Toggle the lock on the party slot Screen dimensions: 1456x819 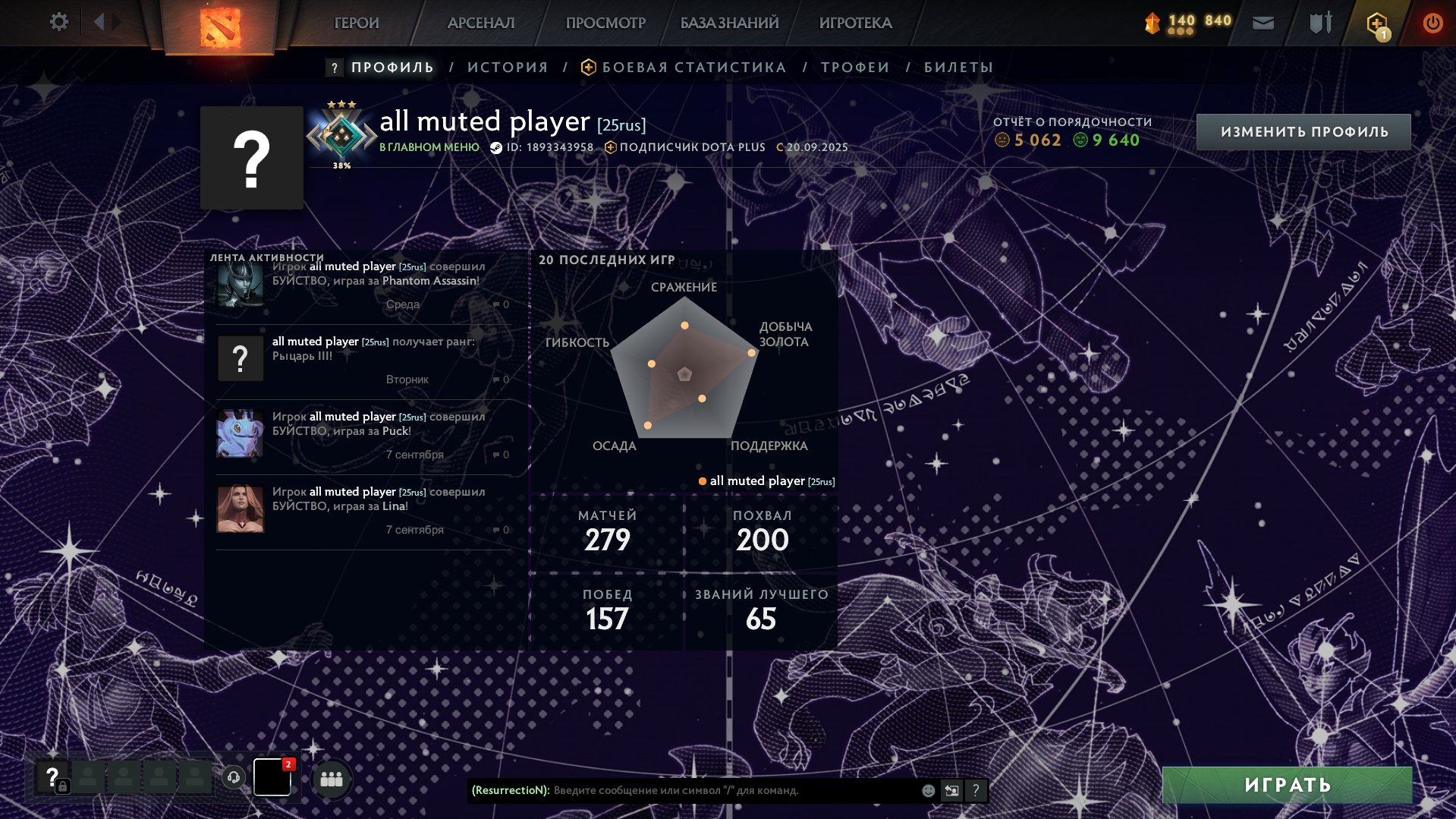(64, 786)
